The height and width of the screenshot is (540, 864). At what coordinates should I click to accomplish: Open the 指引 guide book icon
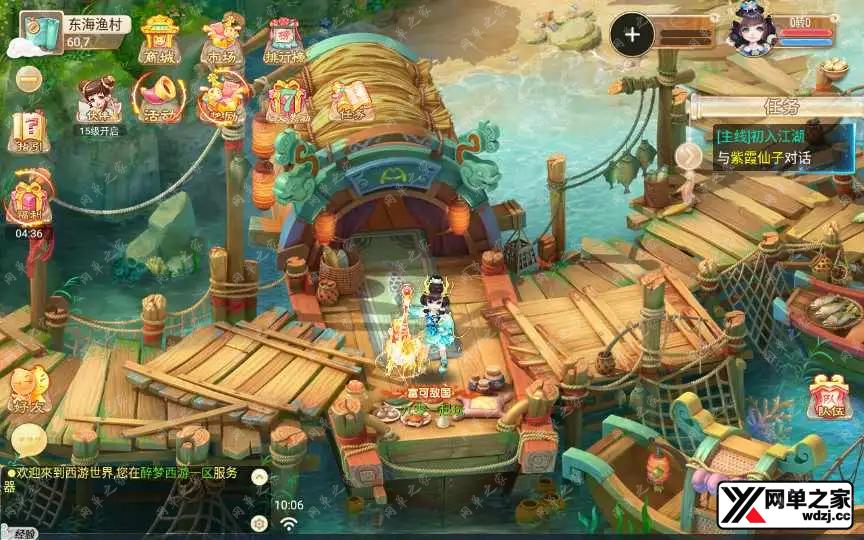click(29, 130)
